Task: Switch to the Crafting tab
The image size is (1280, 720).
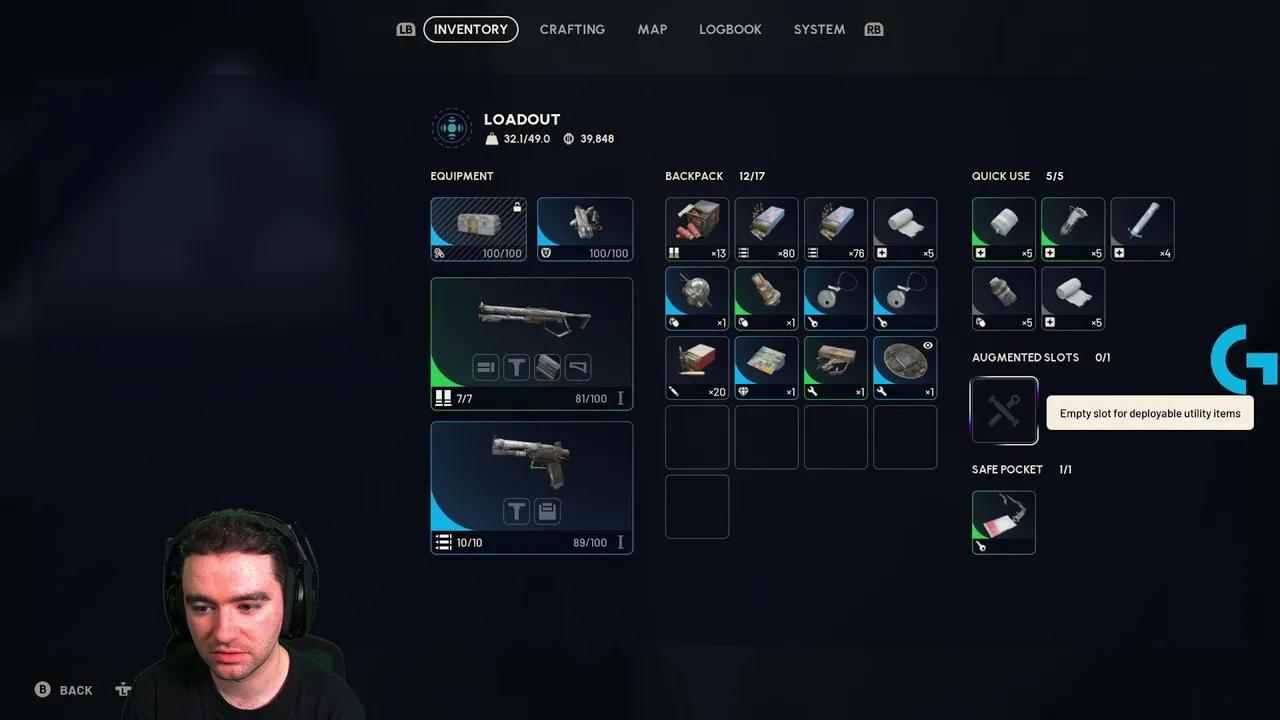Action: coord(572,29)
